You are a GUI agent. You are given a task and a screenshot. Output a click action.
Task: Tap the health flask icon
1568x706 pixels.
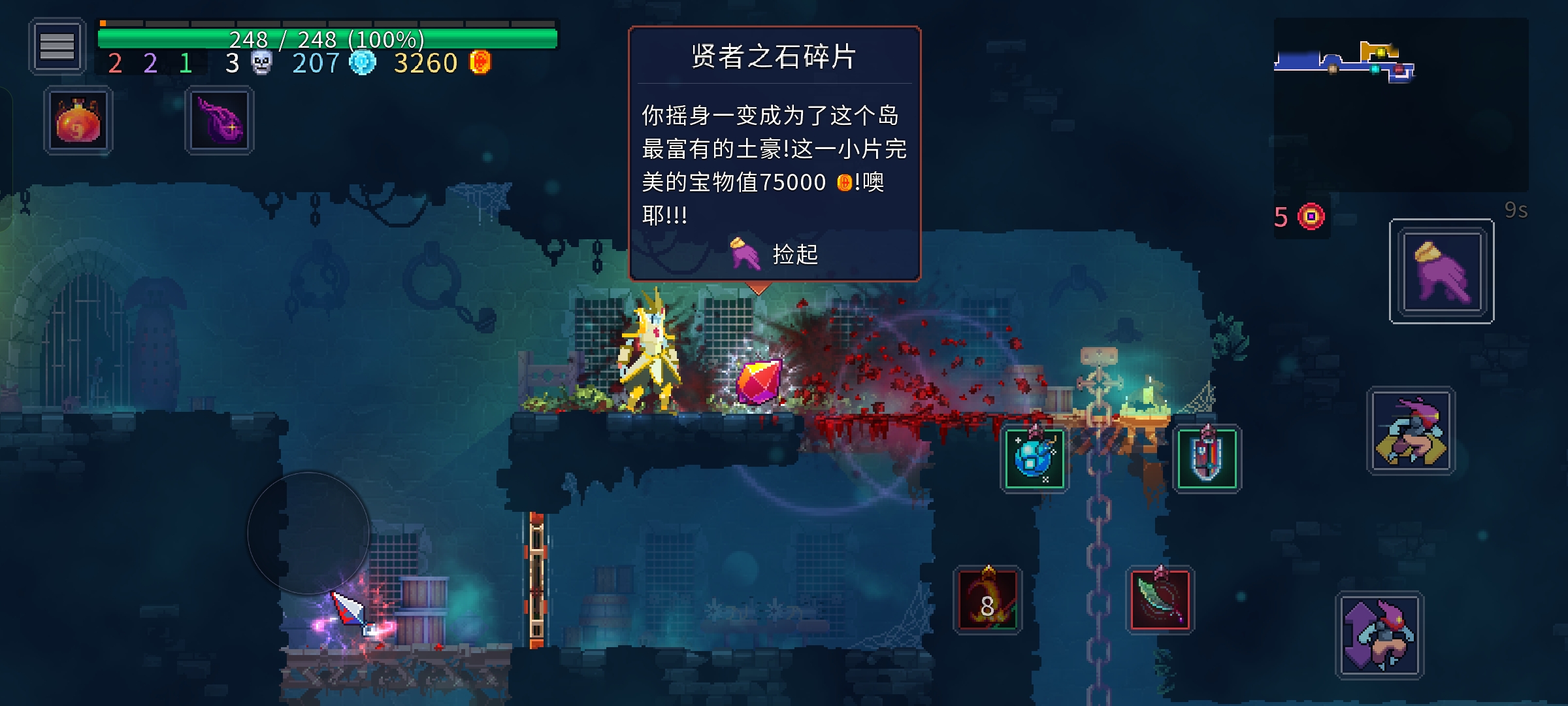(x=76, y=120)
